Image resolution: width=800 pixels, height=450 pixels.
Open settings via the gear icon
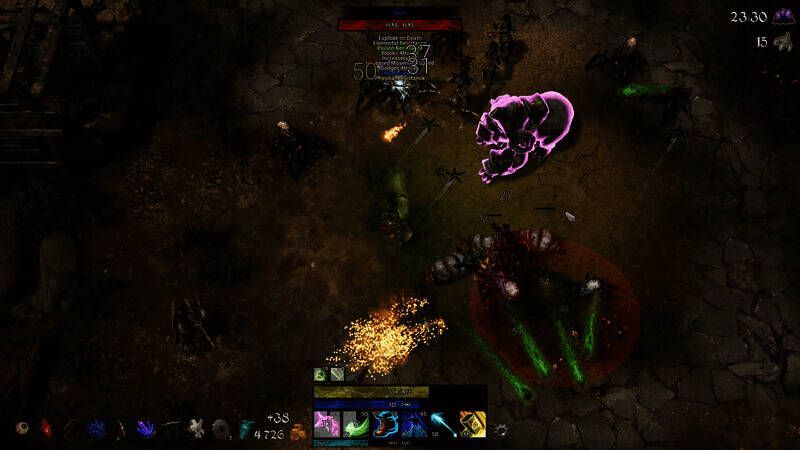pos(501,428)
